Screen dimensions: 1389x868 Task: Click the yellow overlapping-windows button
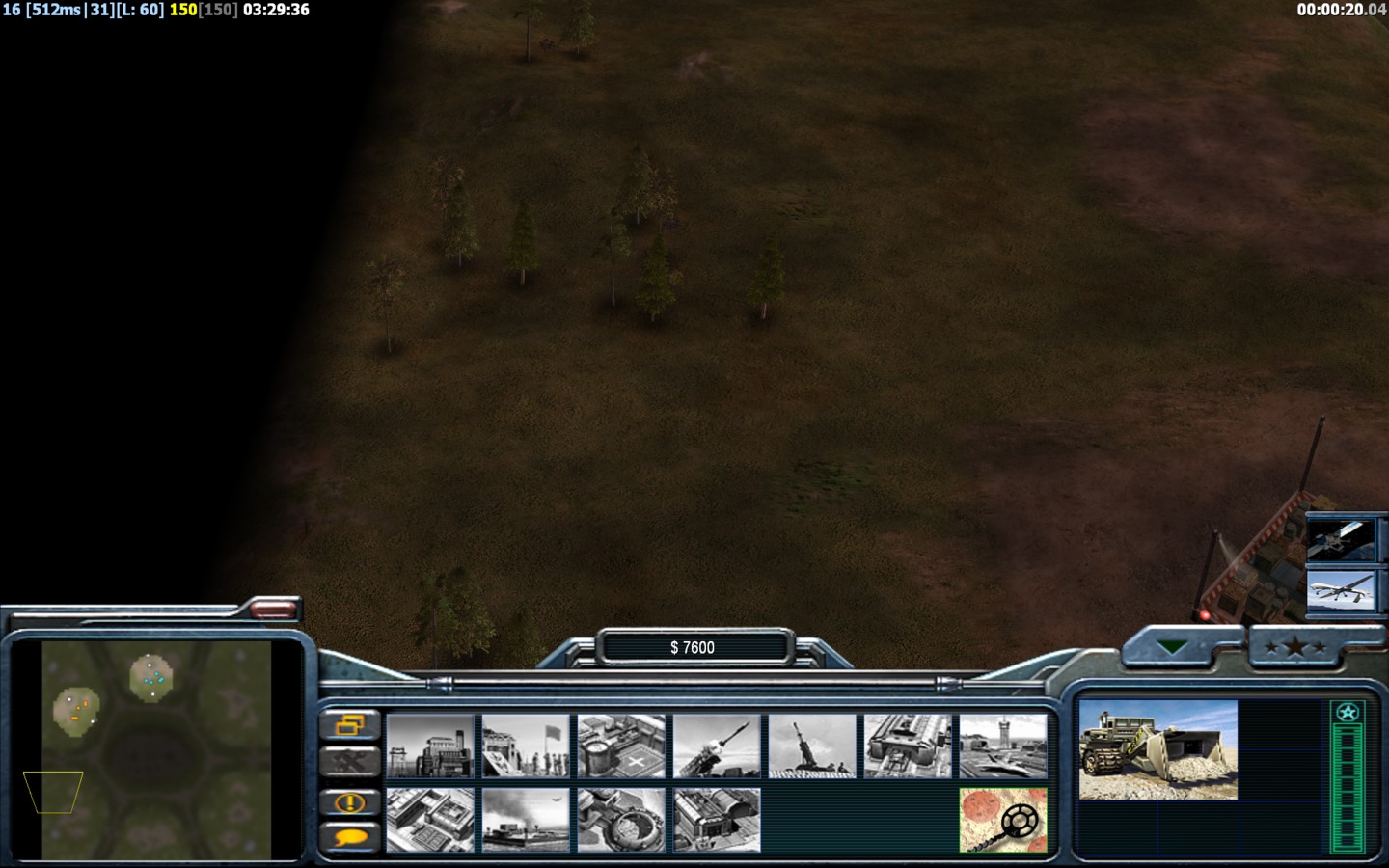click(x=348, y=725)
